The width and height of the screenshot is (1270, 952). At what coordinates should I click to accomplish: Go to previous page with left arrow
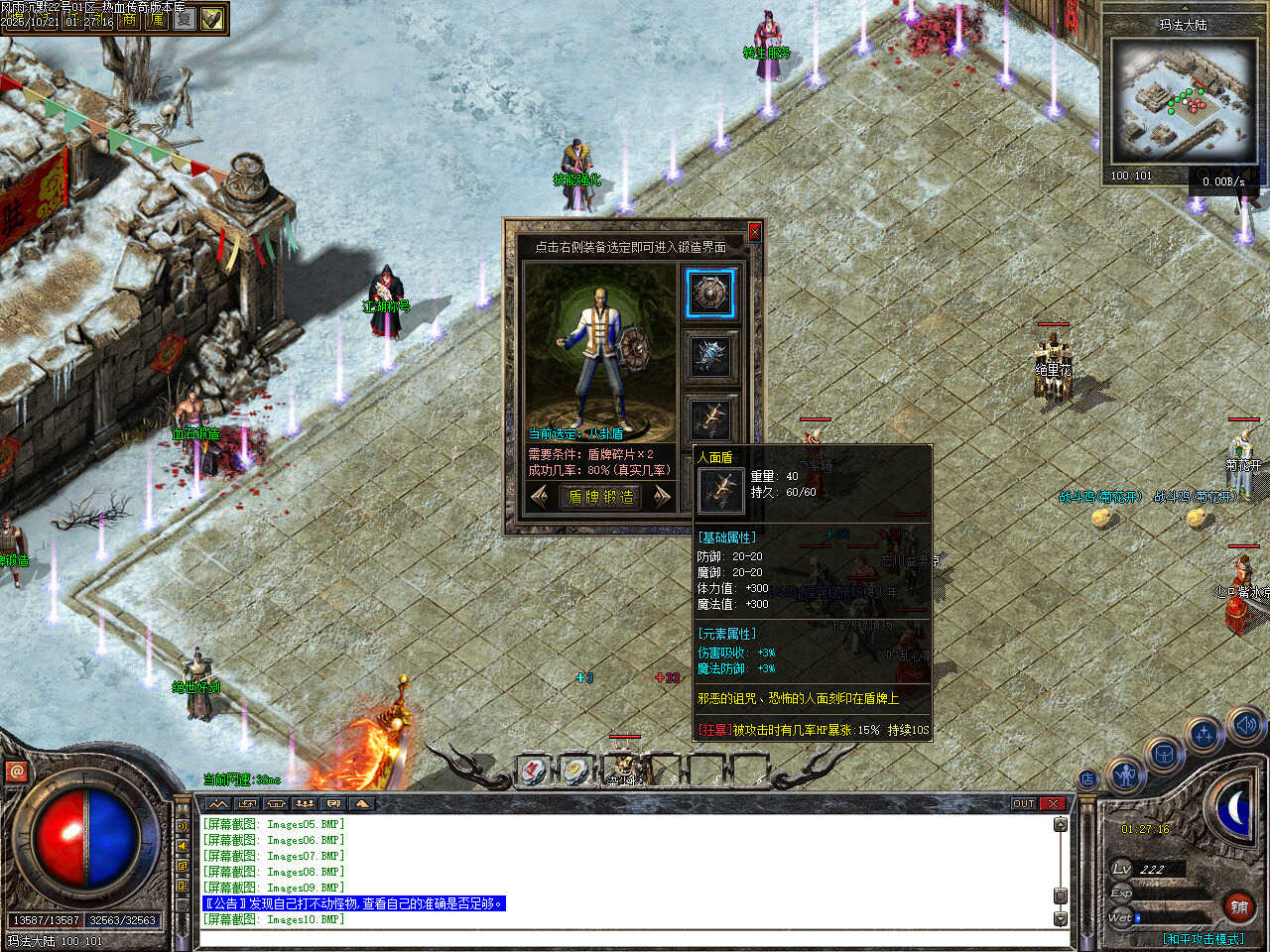pos(541,497)
